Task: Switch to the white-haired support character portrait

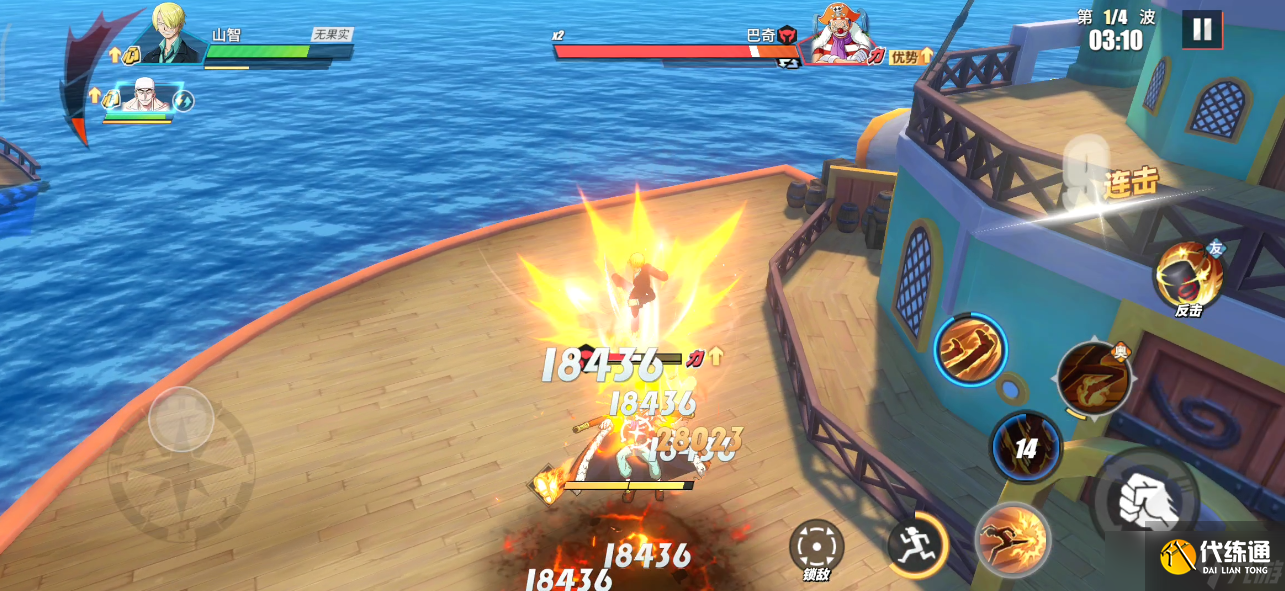Action: point(140,96)
